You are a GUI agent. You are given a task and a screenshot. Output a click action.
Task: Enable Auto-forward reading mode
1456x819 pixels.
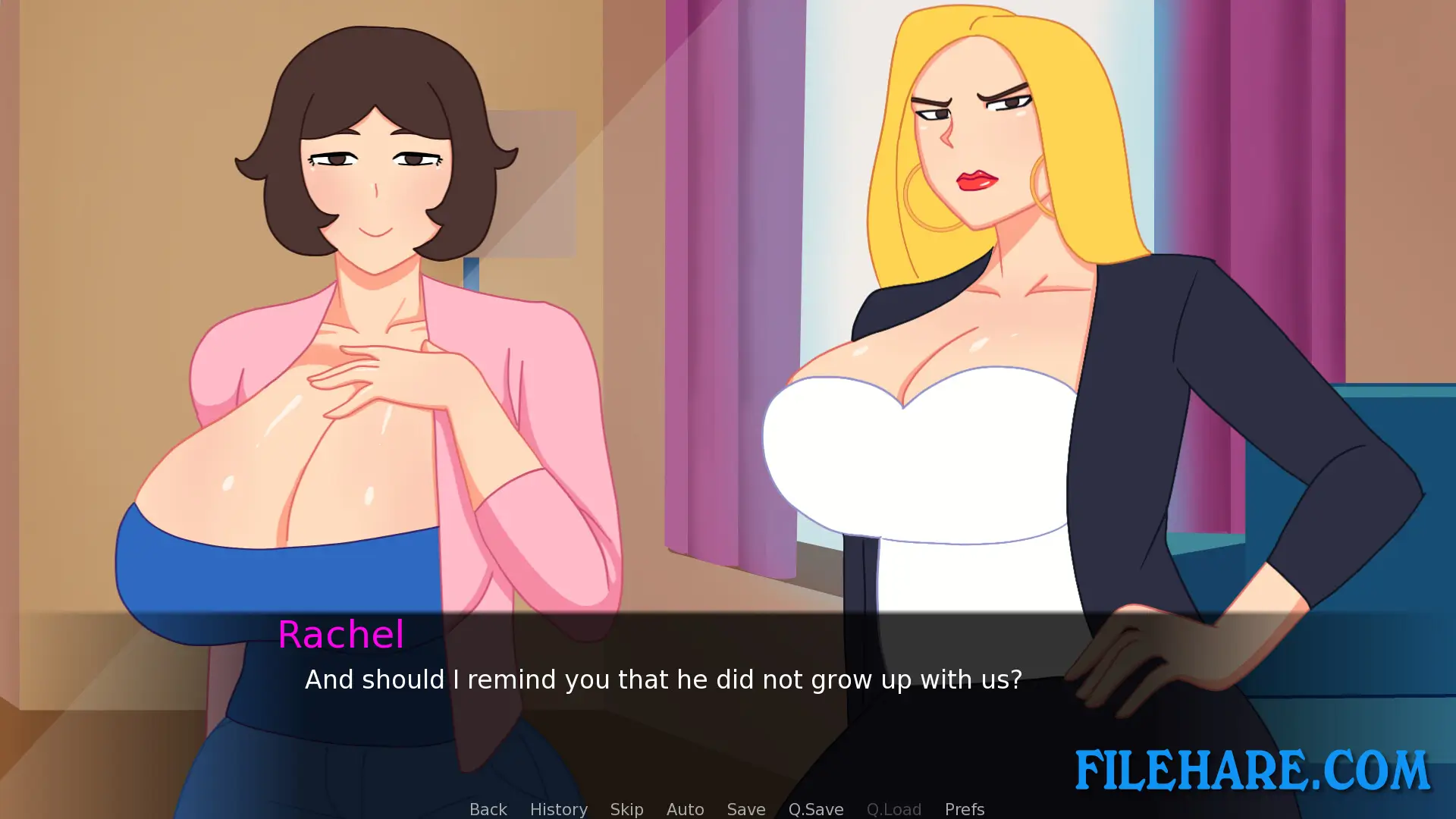point(684,808)
